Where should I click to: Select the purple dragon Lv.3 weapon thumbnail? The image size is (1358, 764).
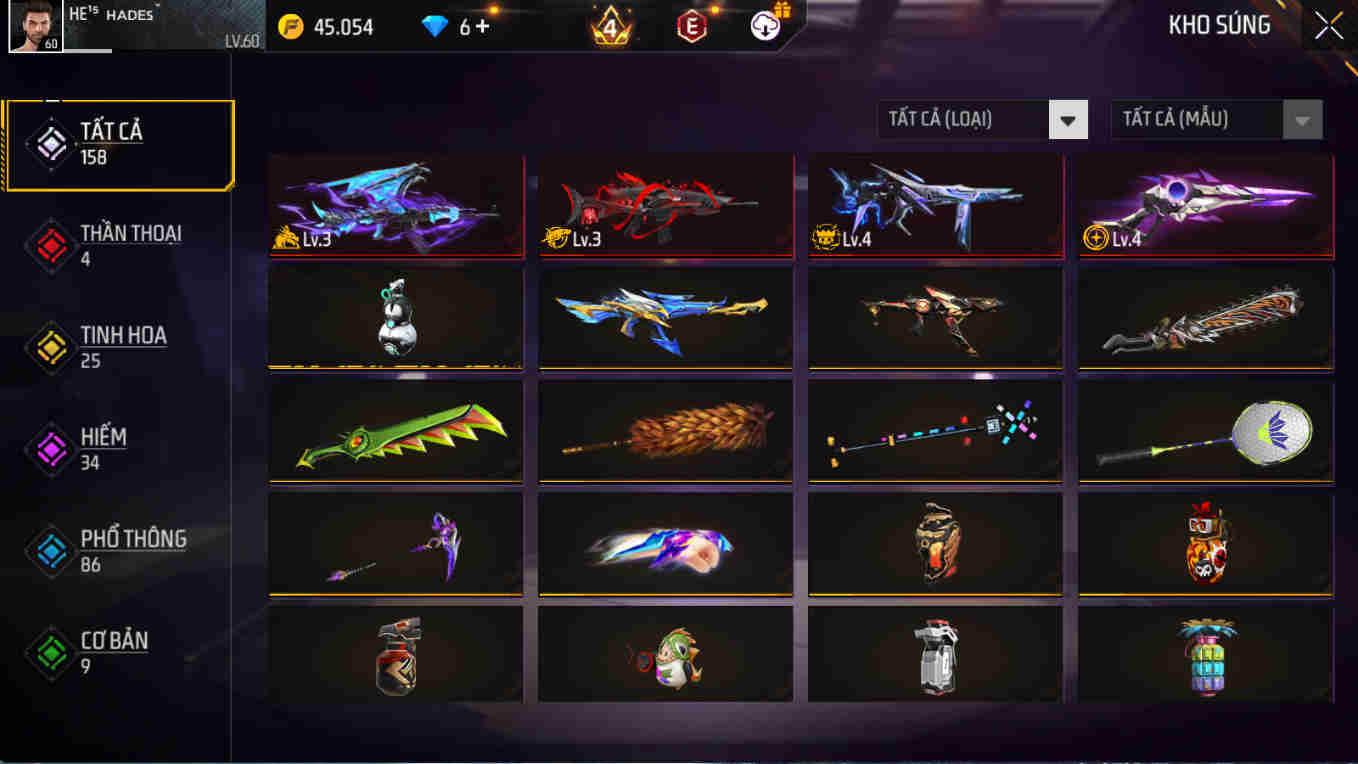tap(396, 205)
